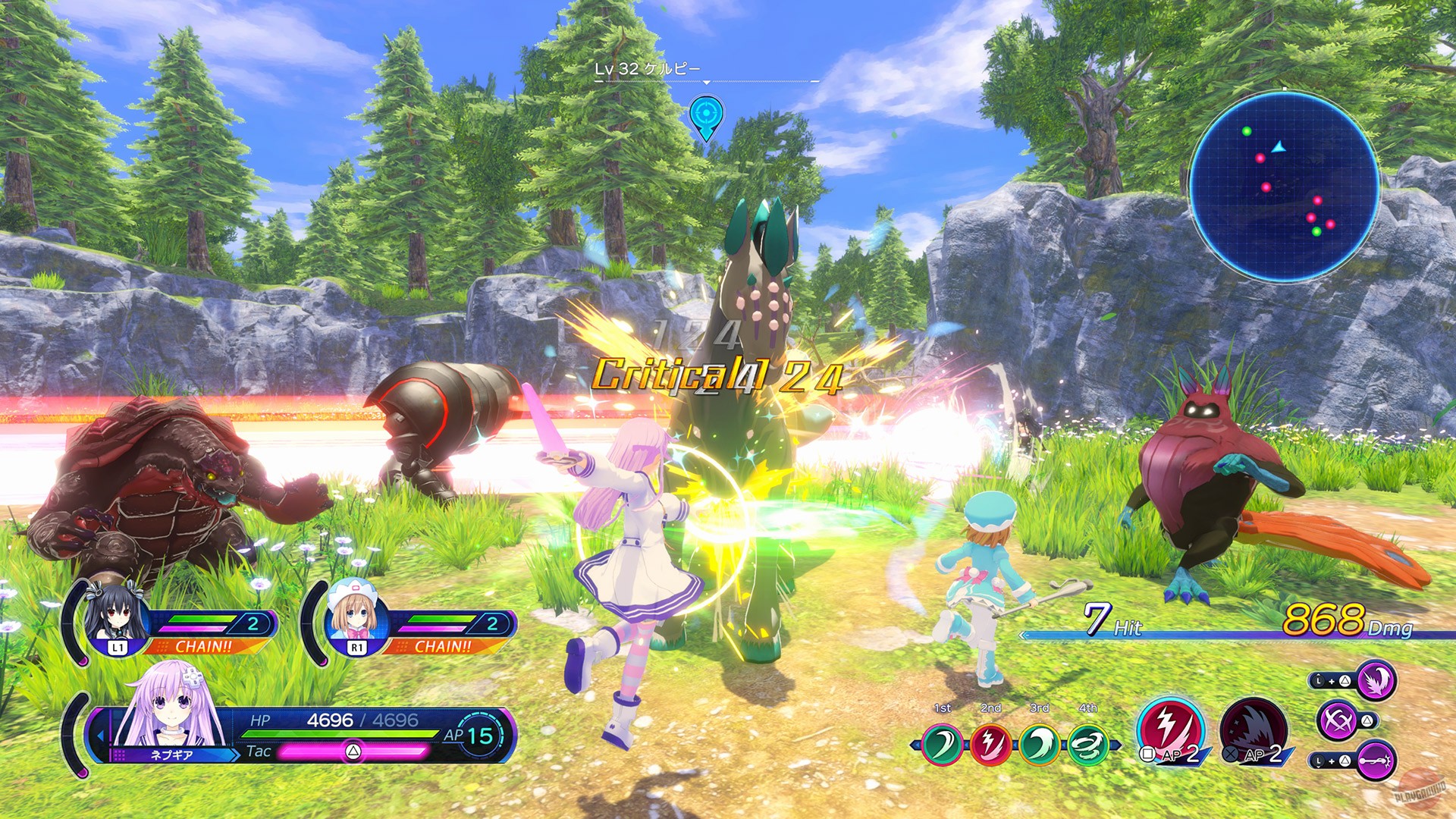Viewport: 1456px width, 819px height.
Task: Use the purple beam burst skill
Action: [x=1375, y=760]
